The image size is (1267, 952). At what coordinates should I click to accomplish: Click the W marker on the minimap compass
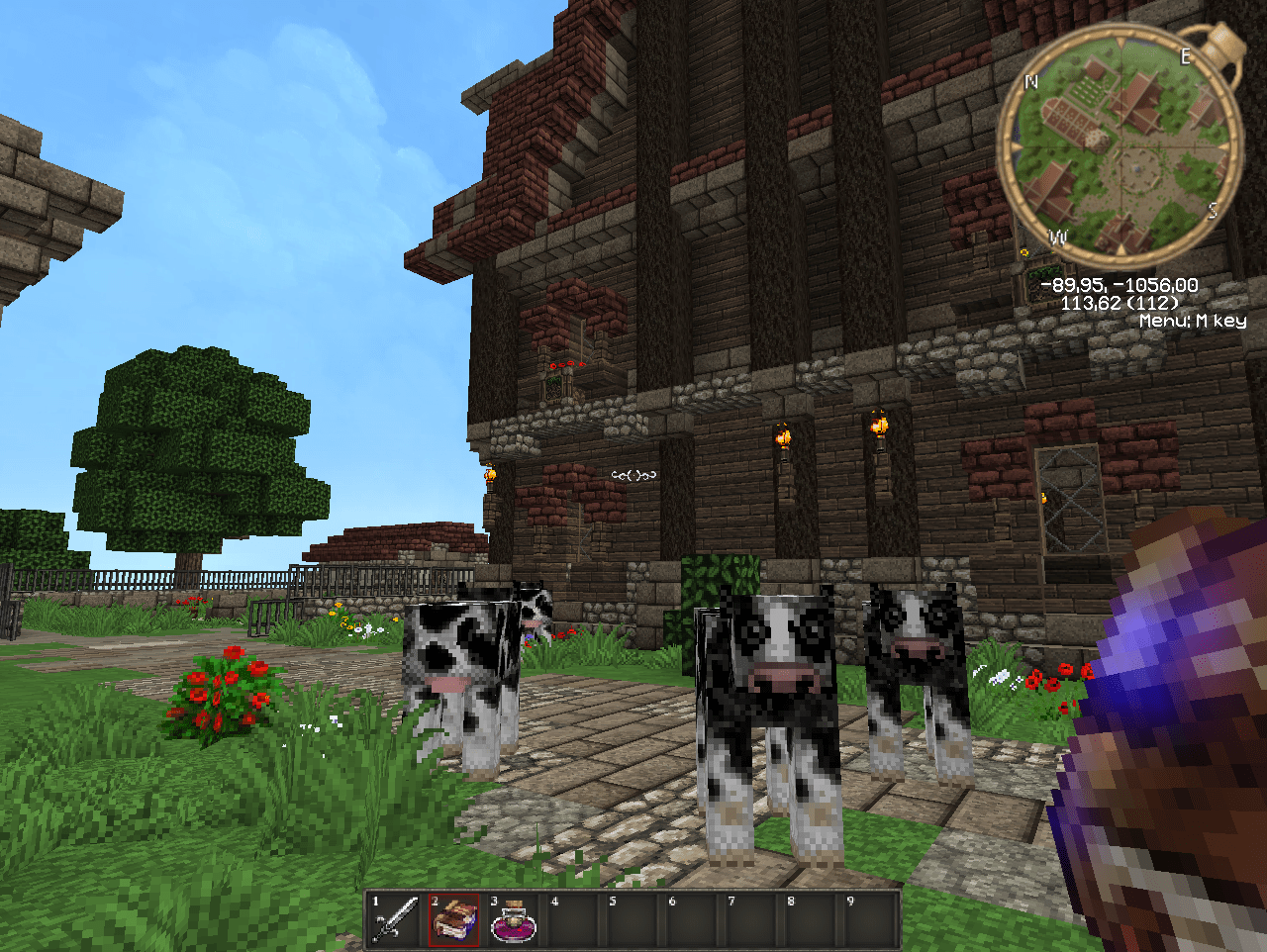coord(1057,236)
